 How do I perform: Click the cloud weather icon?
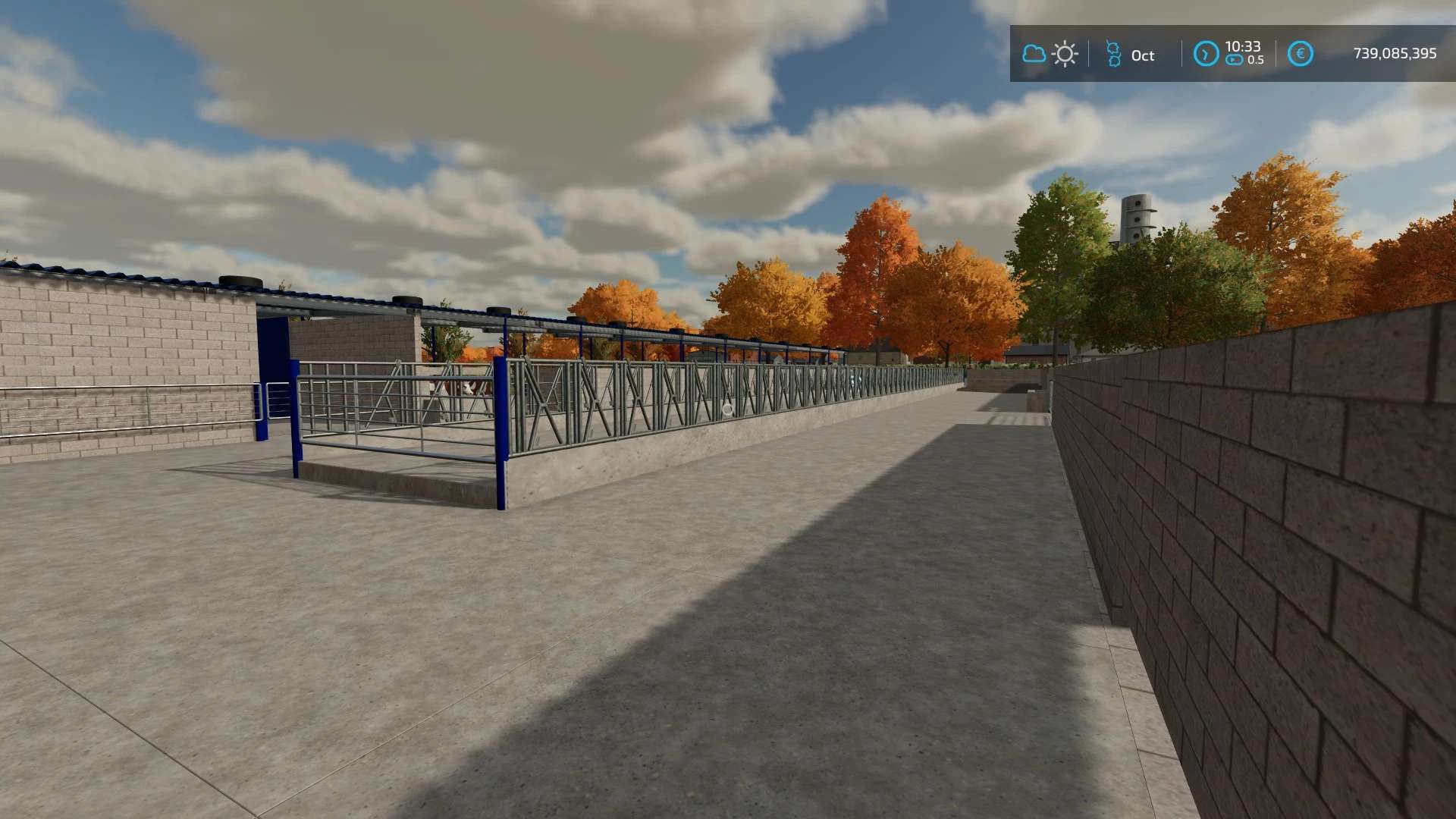pyautogui.click(x=1033, y=54)
